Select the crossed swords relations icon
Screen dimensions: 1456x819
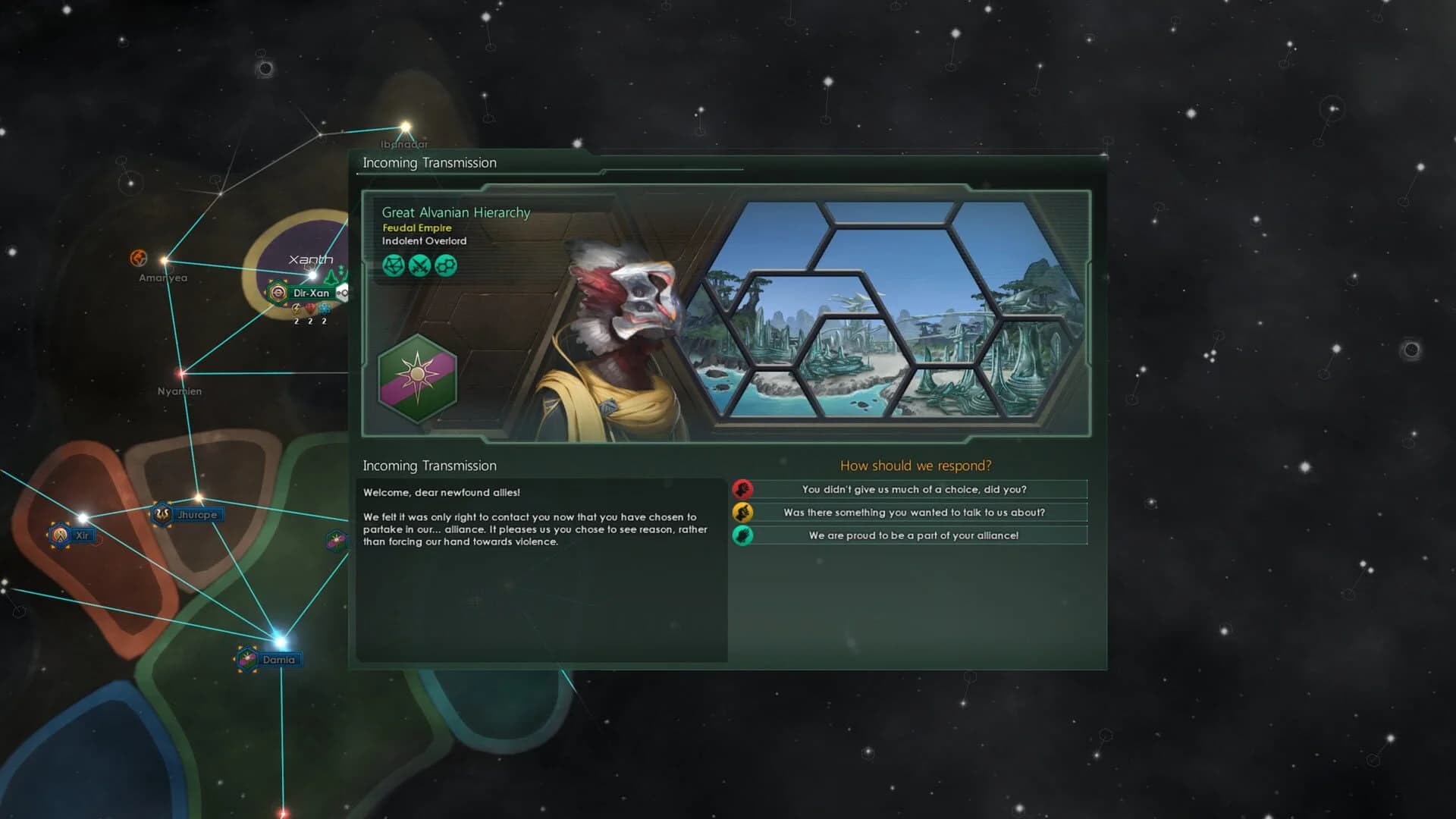419,265
